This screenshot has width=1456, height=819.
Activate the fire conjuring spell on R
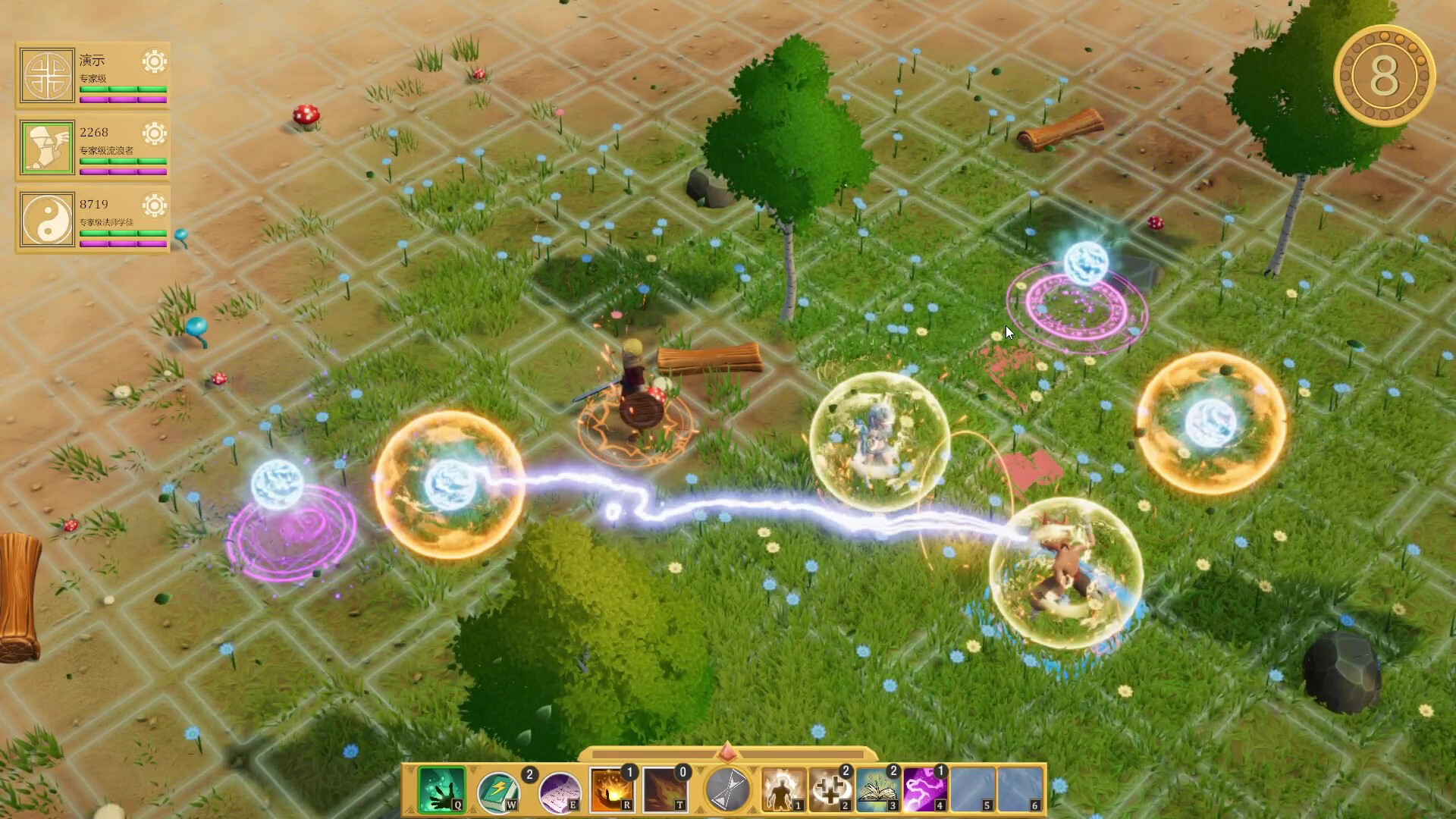[x=610, y=789]
